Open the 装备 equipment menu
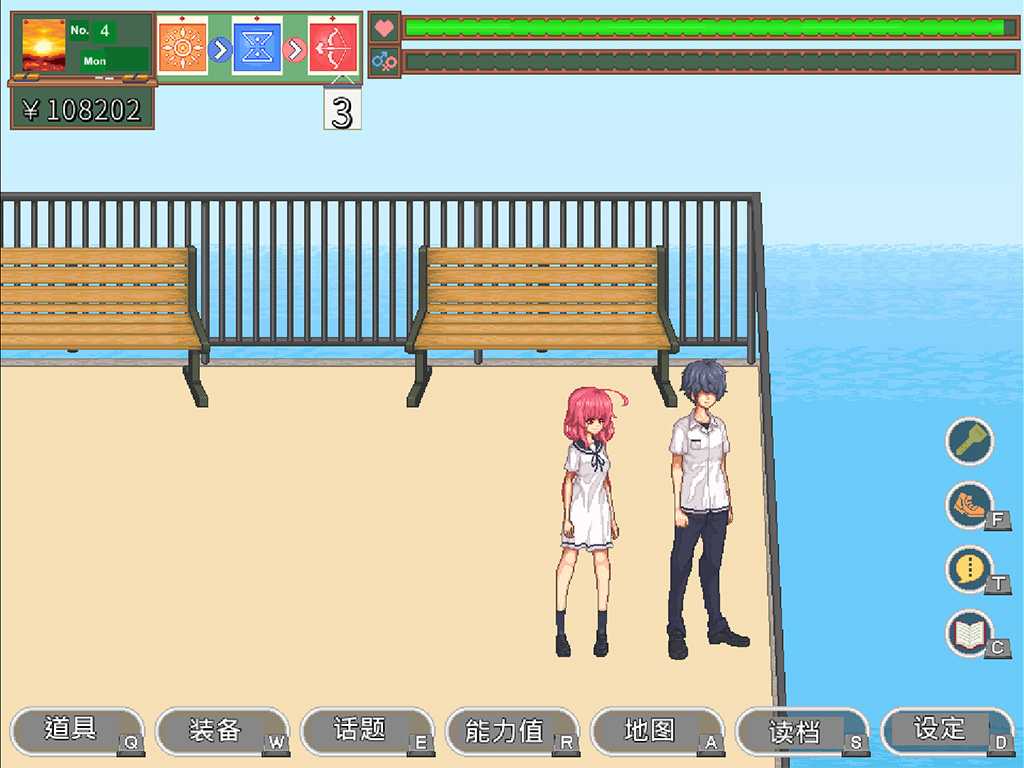 tap(217, 730)
